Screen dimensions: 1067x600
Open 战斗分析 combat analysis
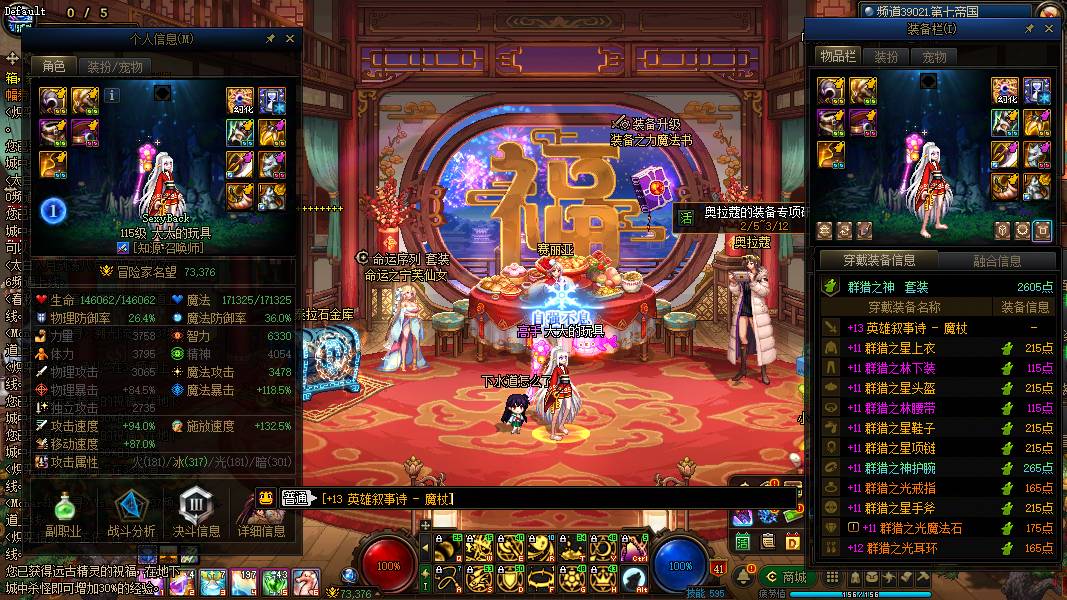pos(130,515)
